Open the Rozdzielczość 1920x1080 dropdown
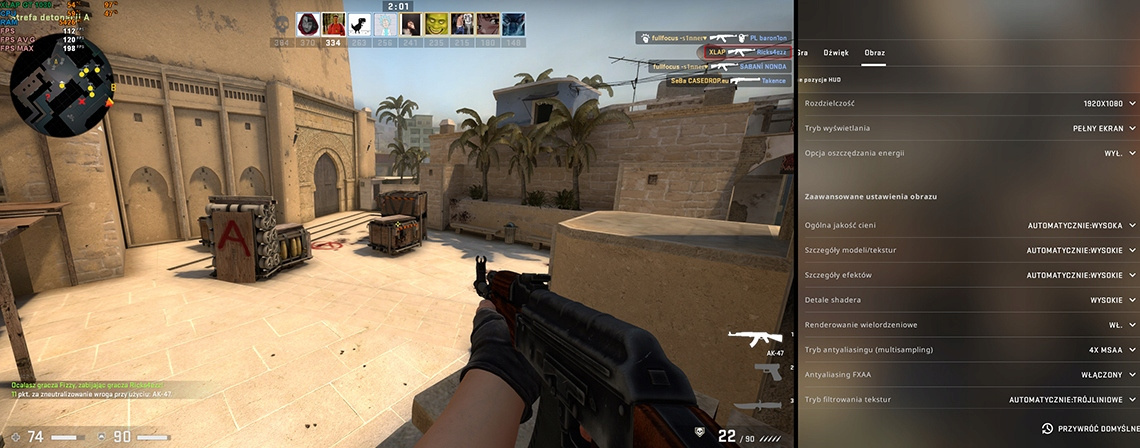The image size is (1140, 448). click(1097, 103)
